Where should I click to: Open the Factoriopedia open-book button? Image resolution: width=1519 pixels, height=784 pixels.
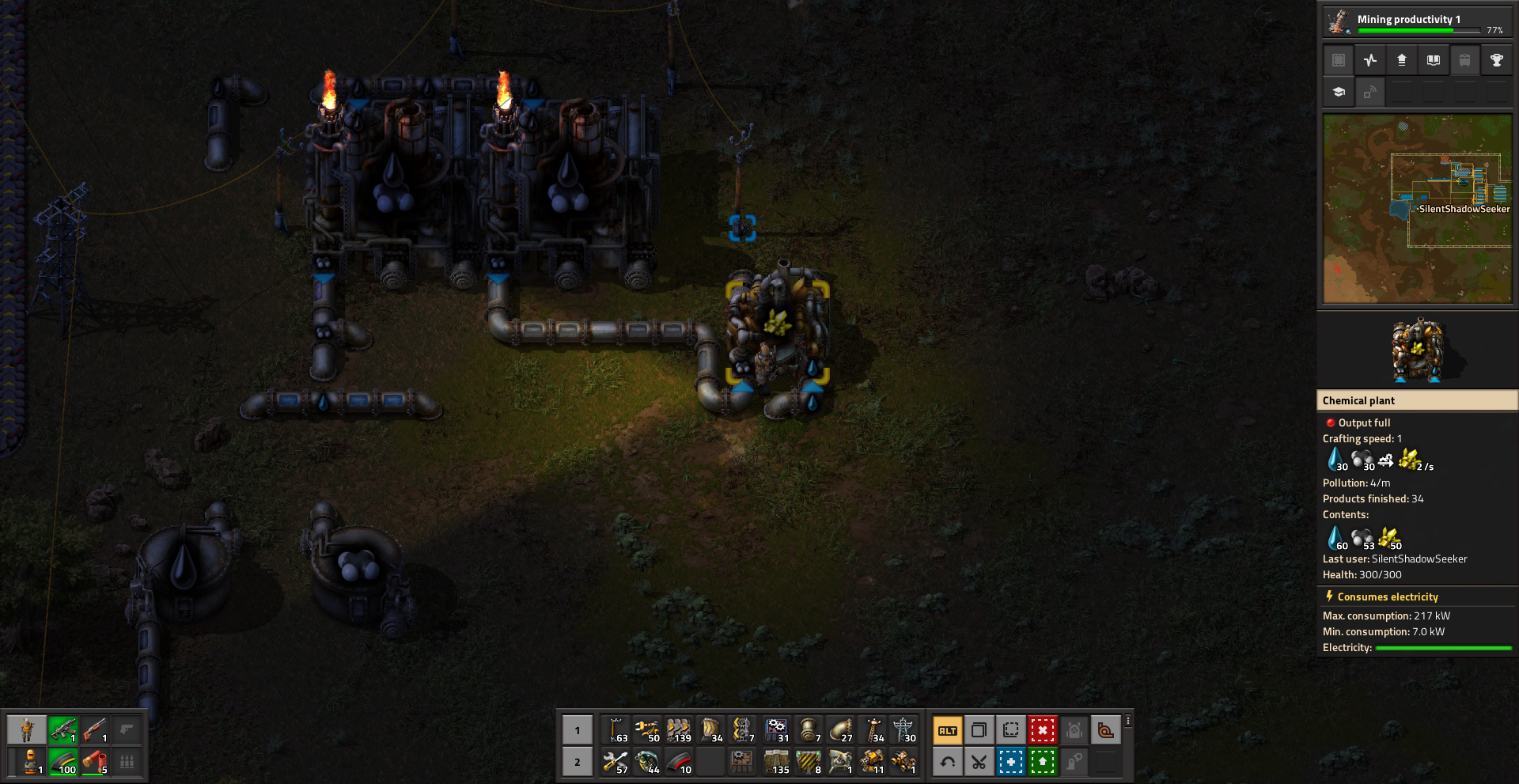pos(1434,60)
